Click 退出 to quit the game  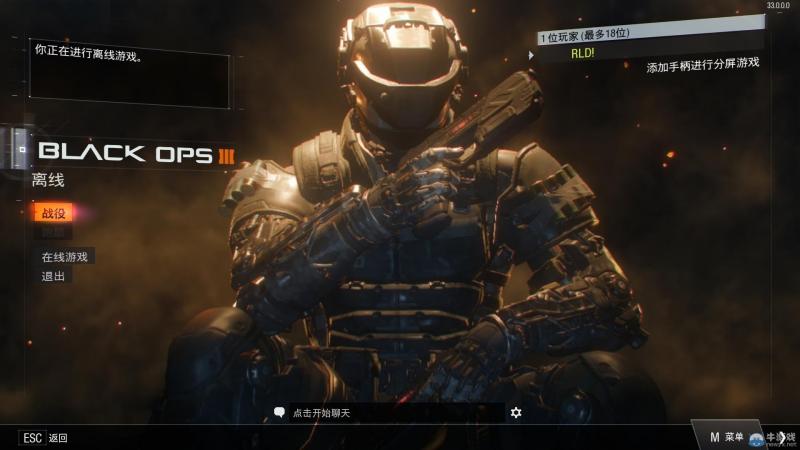(53, 276)
